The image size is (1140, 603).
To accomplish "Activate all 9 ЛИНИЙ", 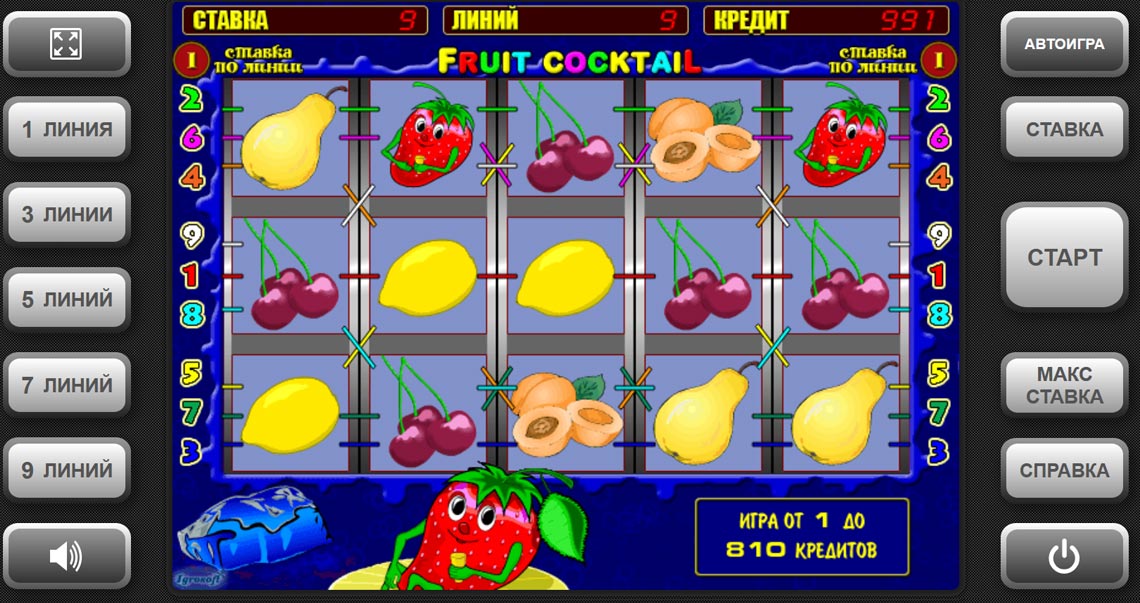I will [x=66, y=470].
